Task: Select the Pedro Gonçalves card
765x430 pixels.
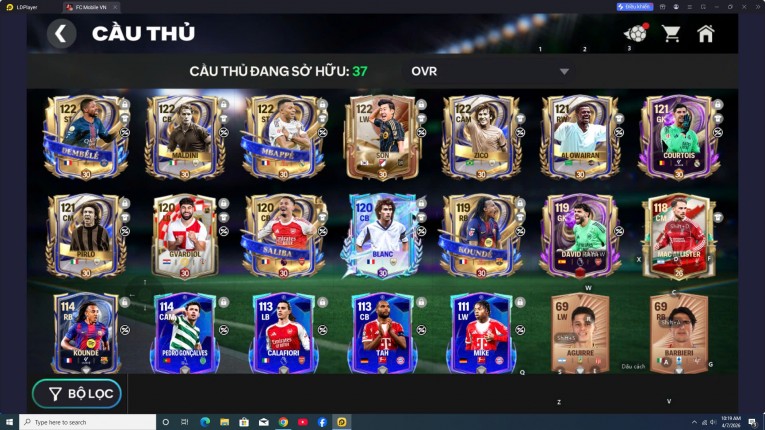Action: [184, 333]
